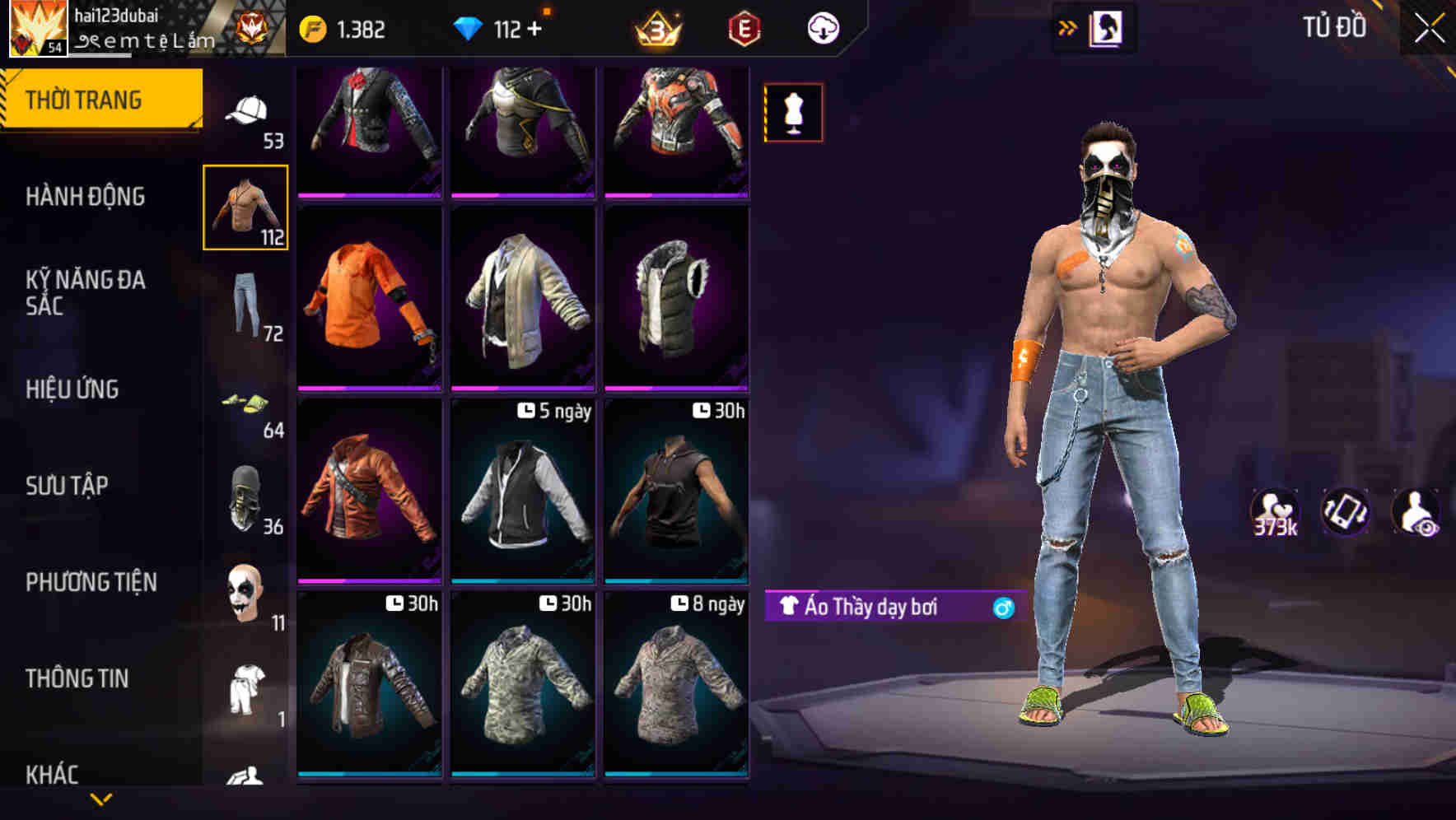Click the cloud download icon in top bar
Image resolution: width=1456 pixels, height=820 pixels.
tap(823, 27)
